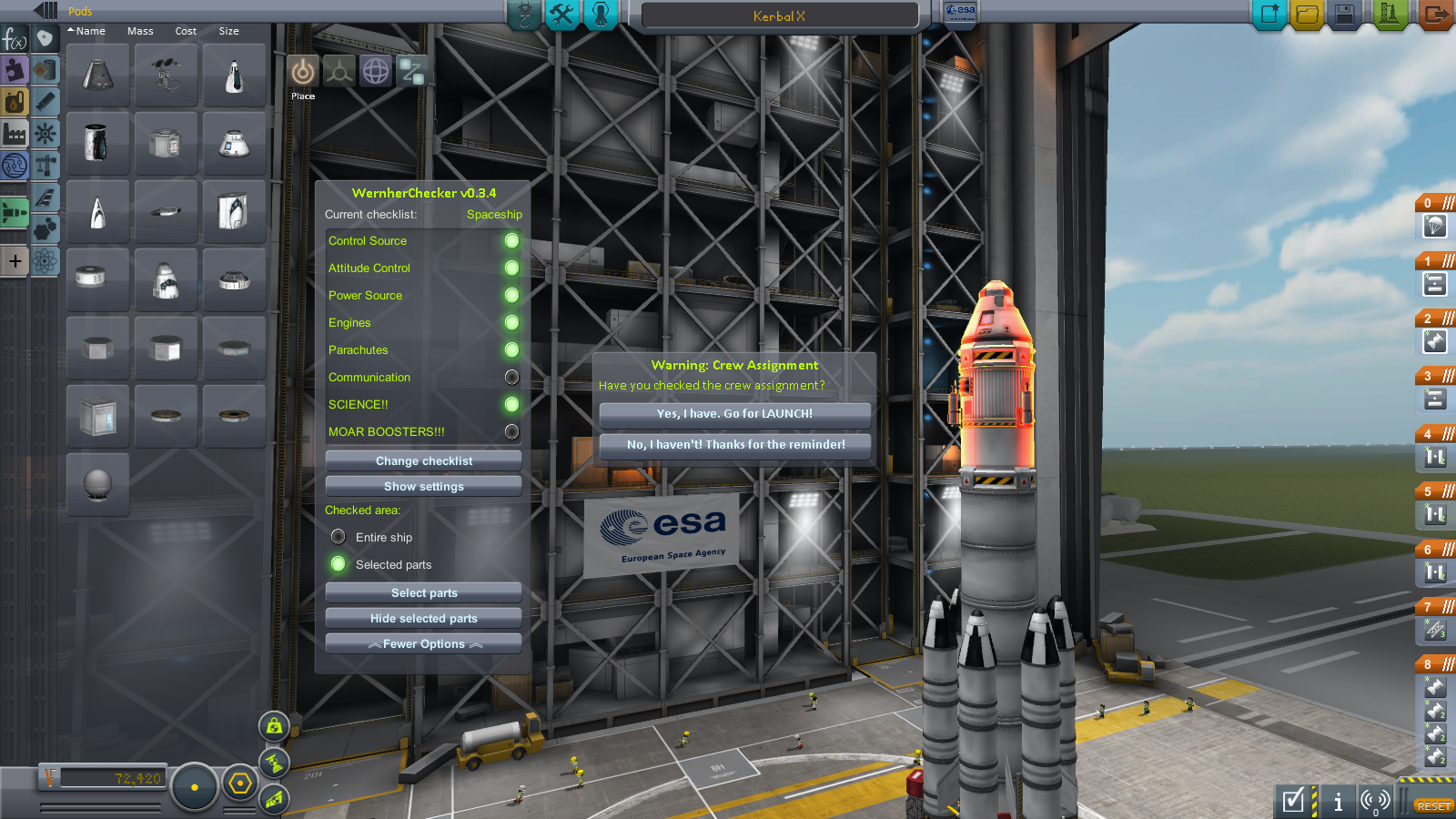Choose "No, I haven't! Thanks for the reminder!"
The height and width of the screenshot is (819, 1456).
[x=735, y=445]
